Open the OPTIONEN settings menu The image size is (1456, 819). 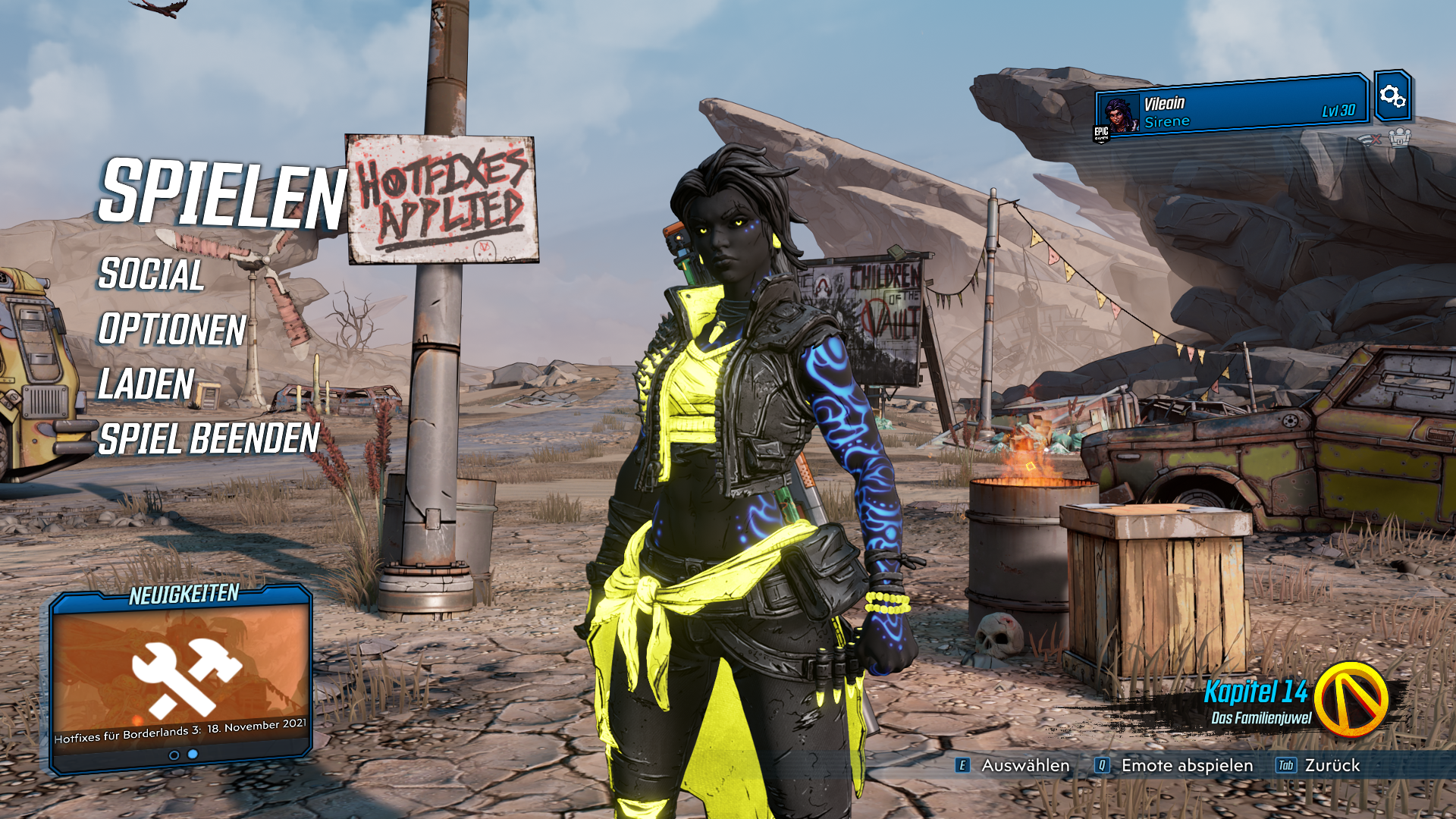172,330
